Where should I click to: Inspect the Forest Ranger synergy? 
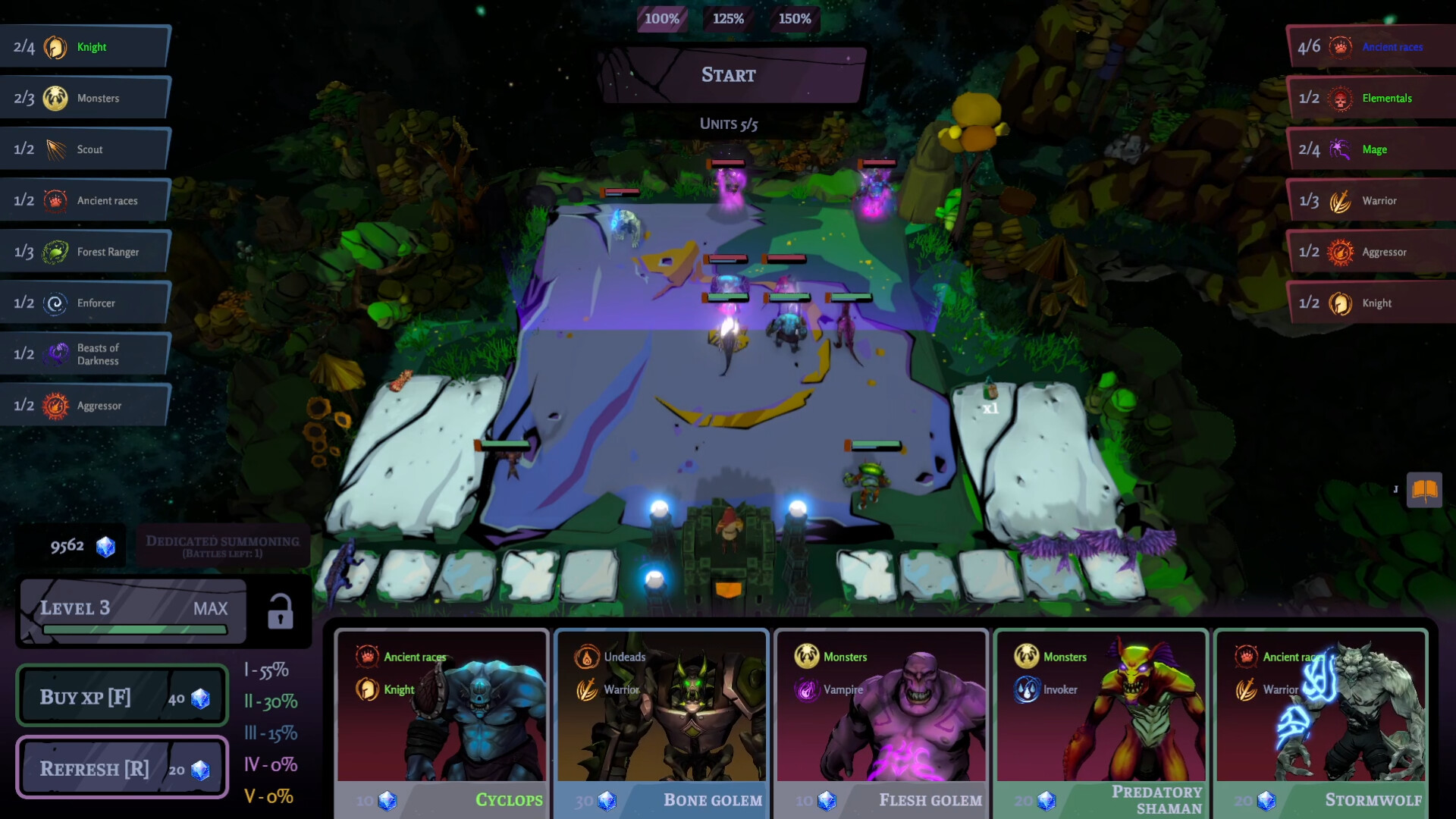[x=83, y=252]
